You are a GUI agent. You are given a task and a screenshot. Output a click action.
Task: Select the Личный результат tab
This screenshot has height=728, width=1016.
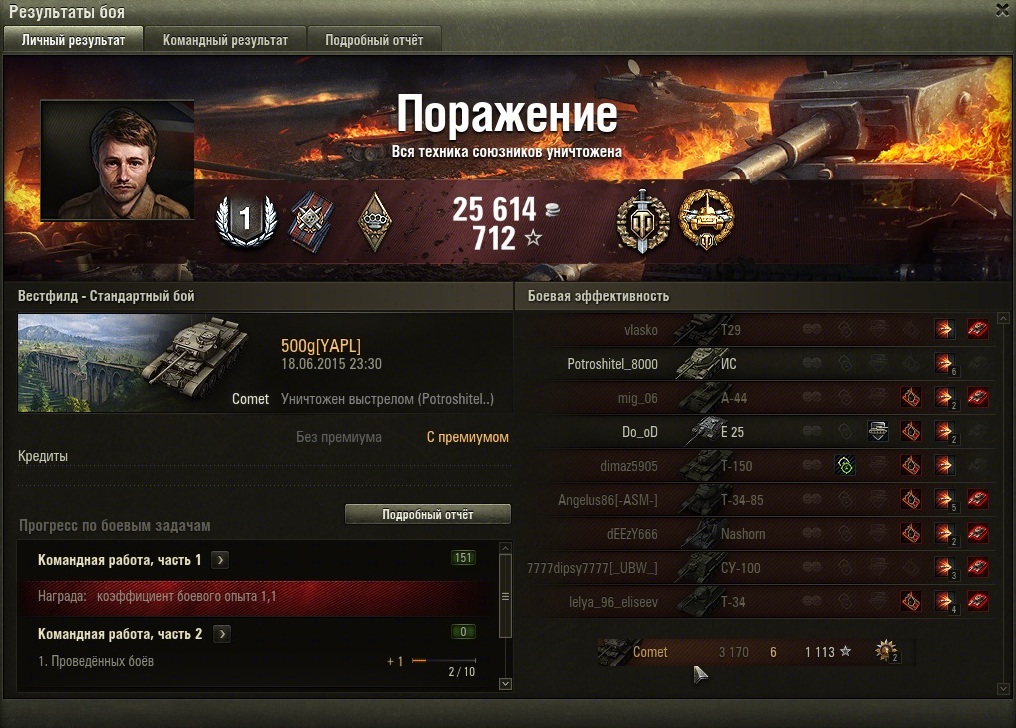pyautogui.click(x=74, y=40)
